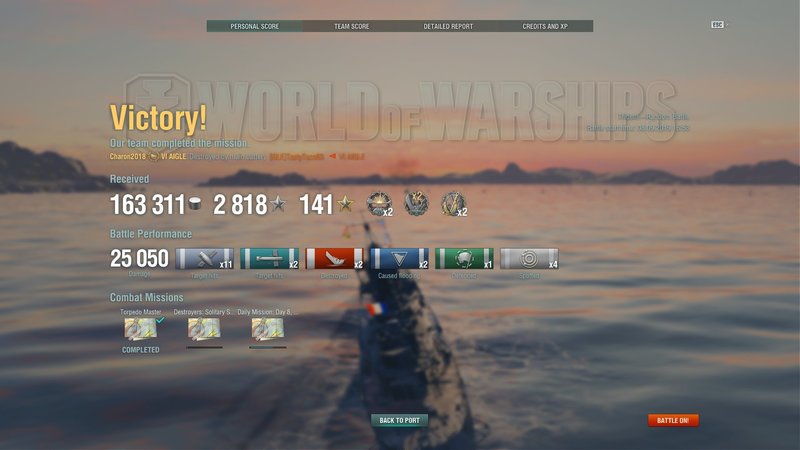
Task: Click the red Destroyed ribbon
Action: point(334,259)
